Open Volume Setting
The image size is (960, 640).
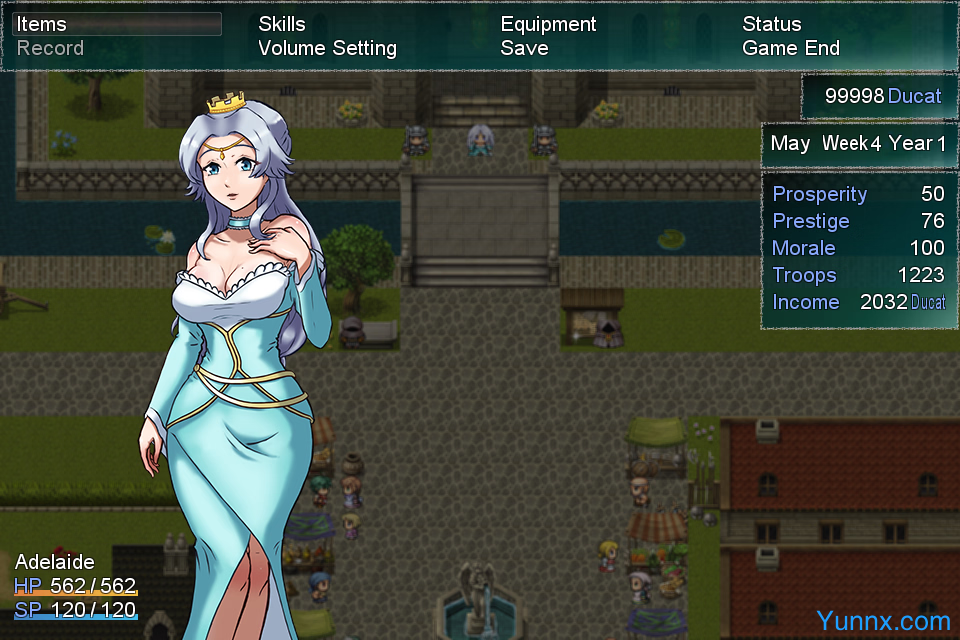coord(327,48)
